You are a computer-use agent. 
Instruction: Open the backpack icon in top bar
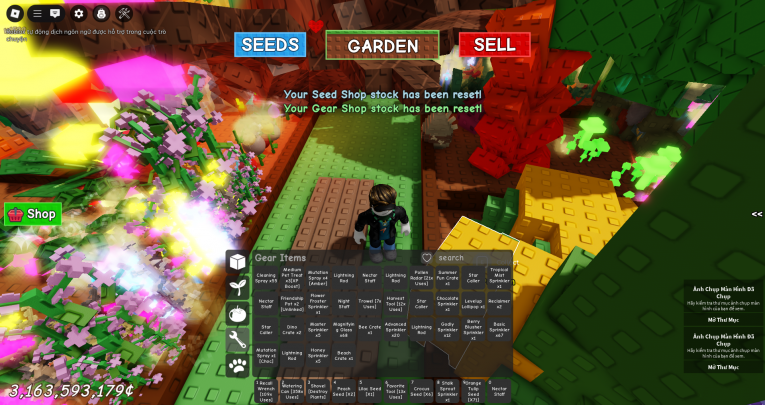[102, 14]
